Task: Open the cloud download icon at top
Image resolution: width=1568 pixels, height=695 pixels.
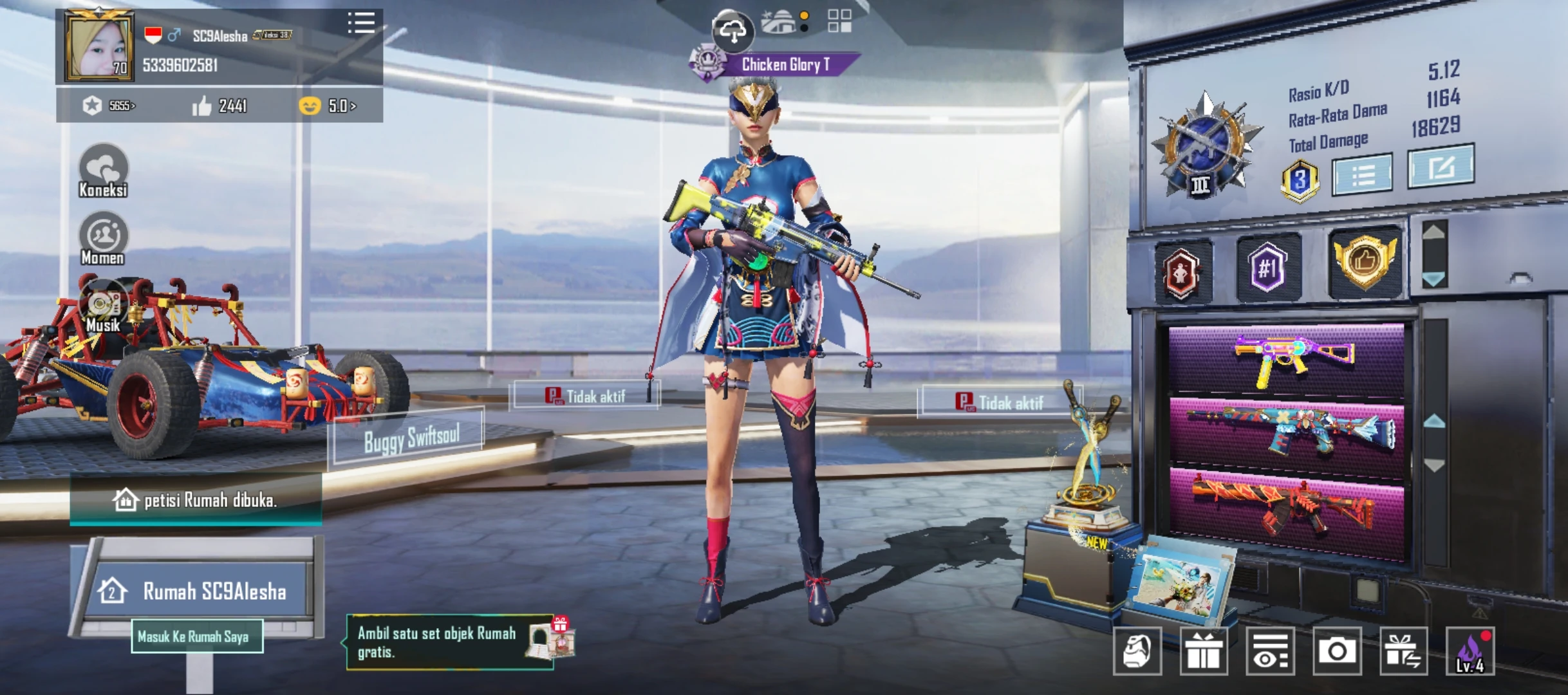Action: click(x=733, y=30)
